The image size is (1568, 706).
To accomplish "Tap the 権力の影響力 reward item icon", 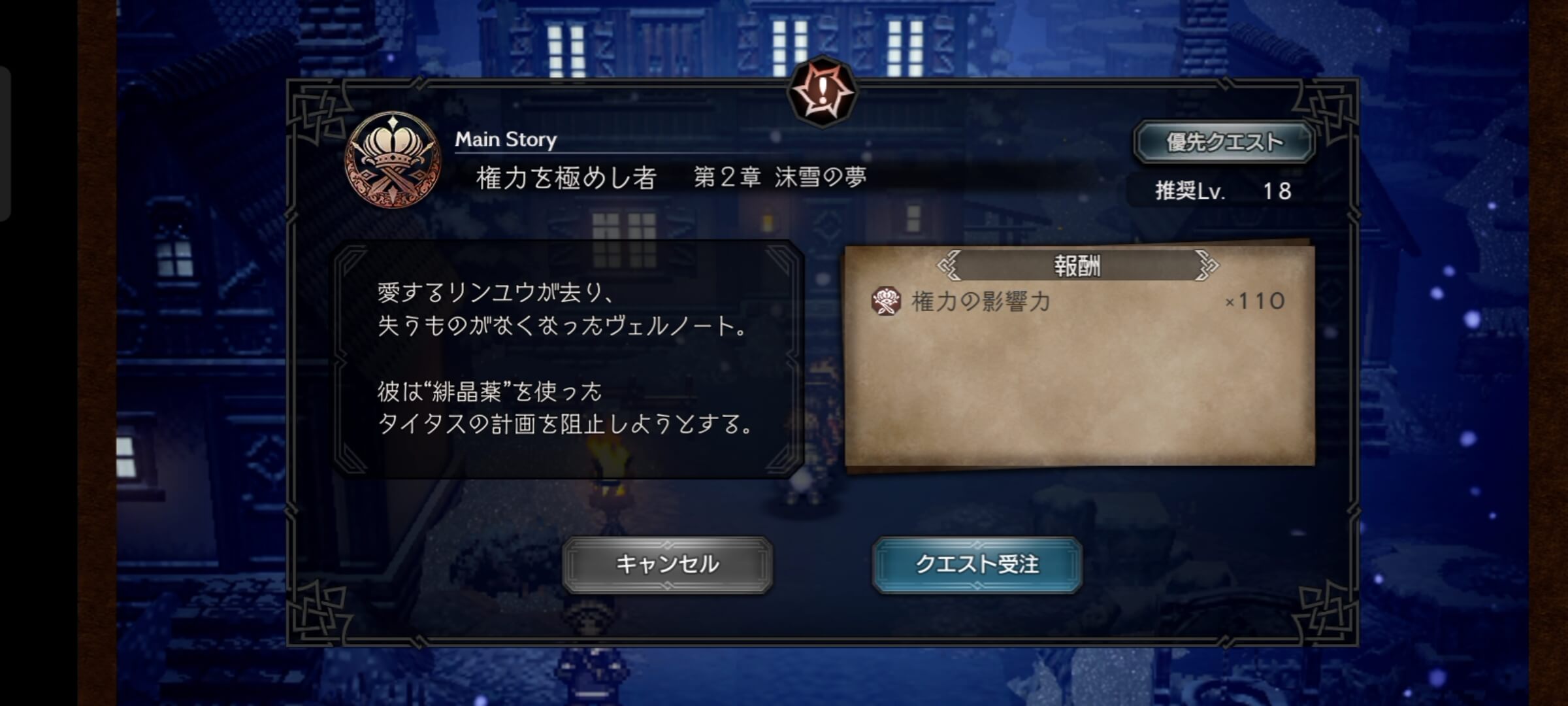I will 886,299.
